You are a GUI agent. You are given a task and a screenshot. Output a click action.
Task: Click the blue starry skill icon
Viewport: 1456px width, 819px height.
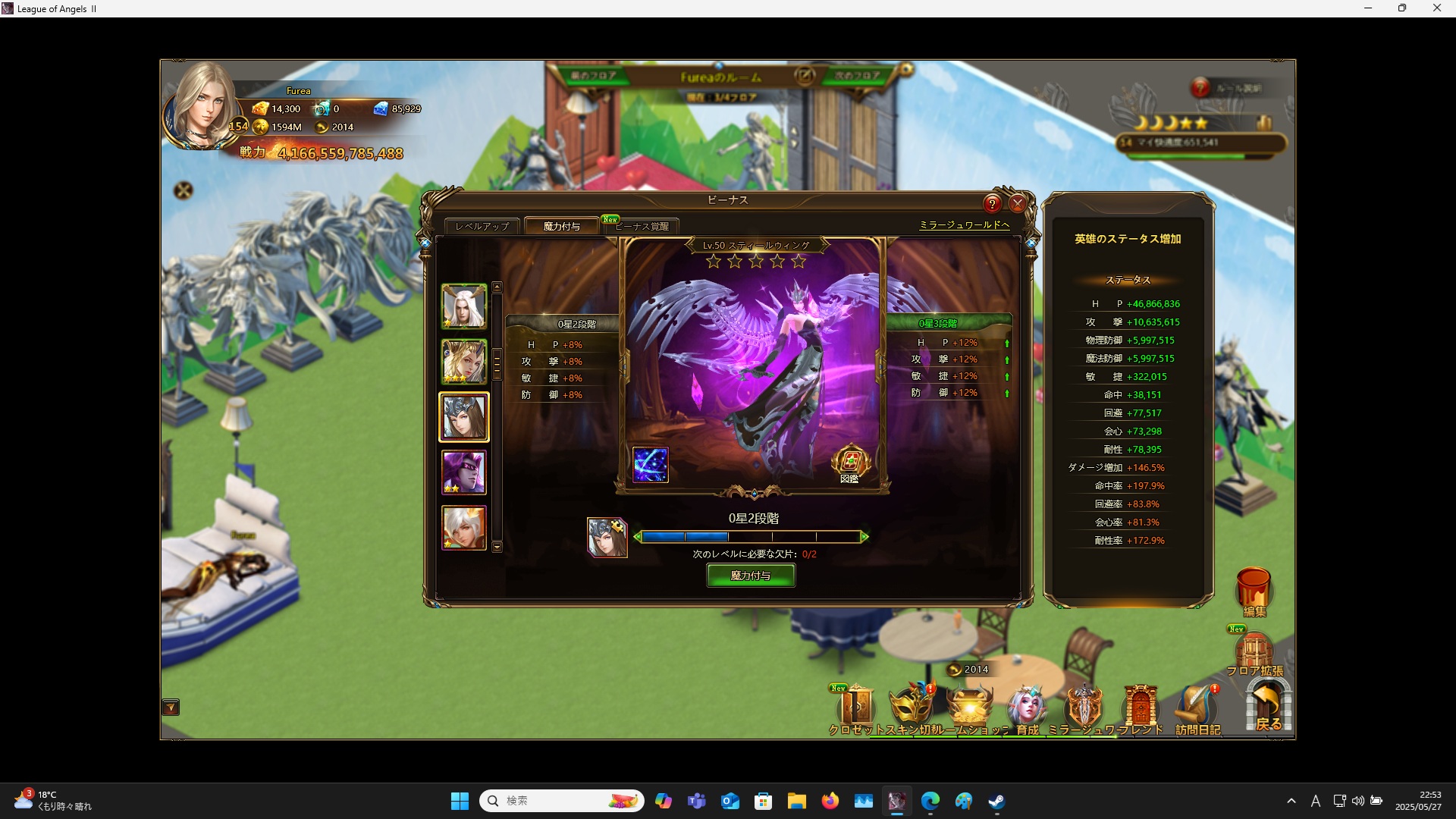tap(651, 465)
